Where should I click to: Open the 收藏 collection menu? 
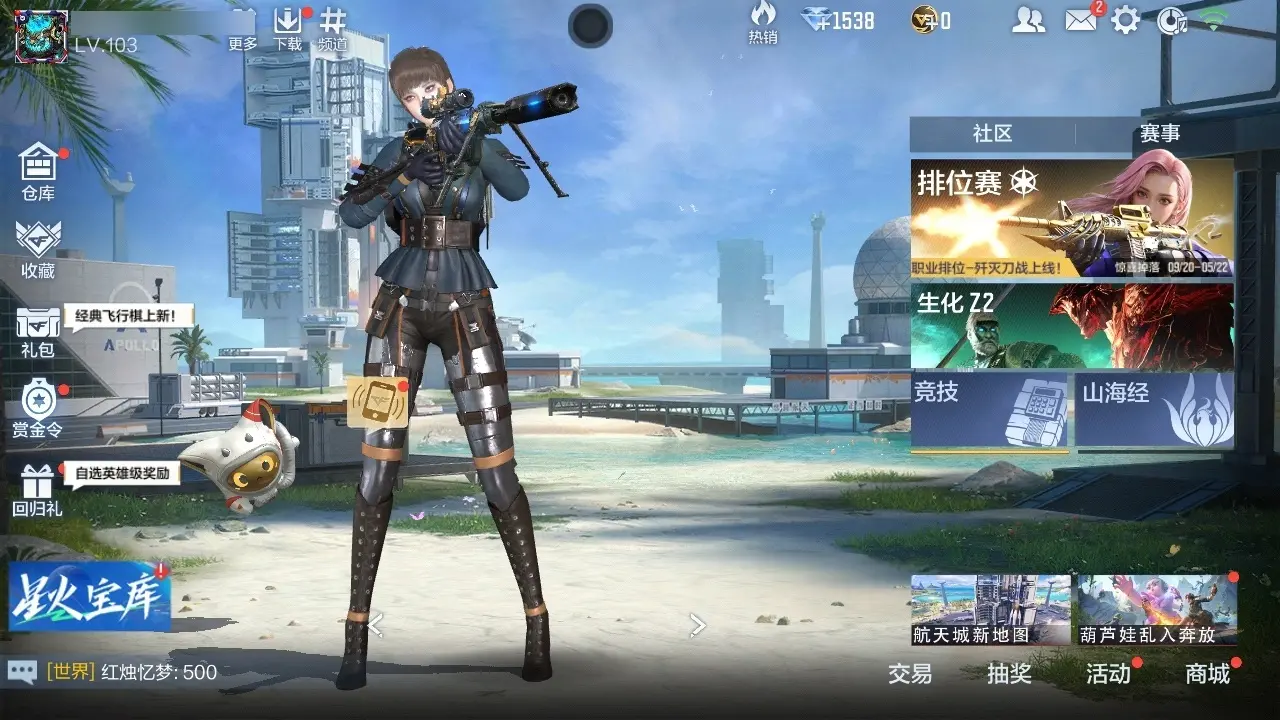tap(38, 248)
